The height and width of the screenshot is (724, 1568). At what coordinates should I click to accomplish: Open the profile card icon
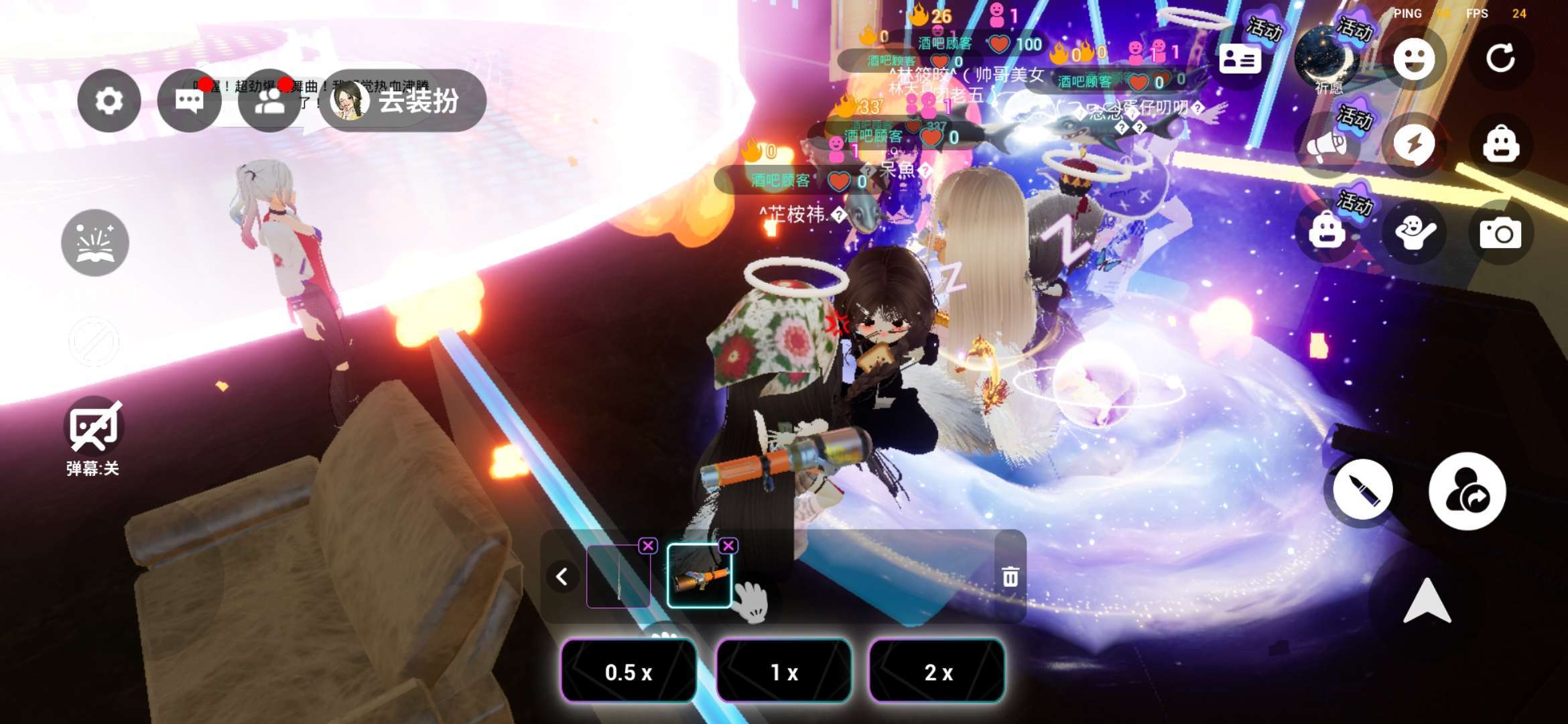coord(1240,59)
